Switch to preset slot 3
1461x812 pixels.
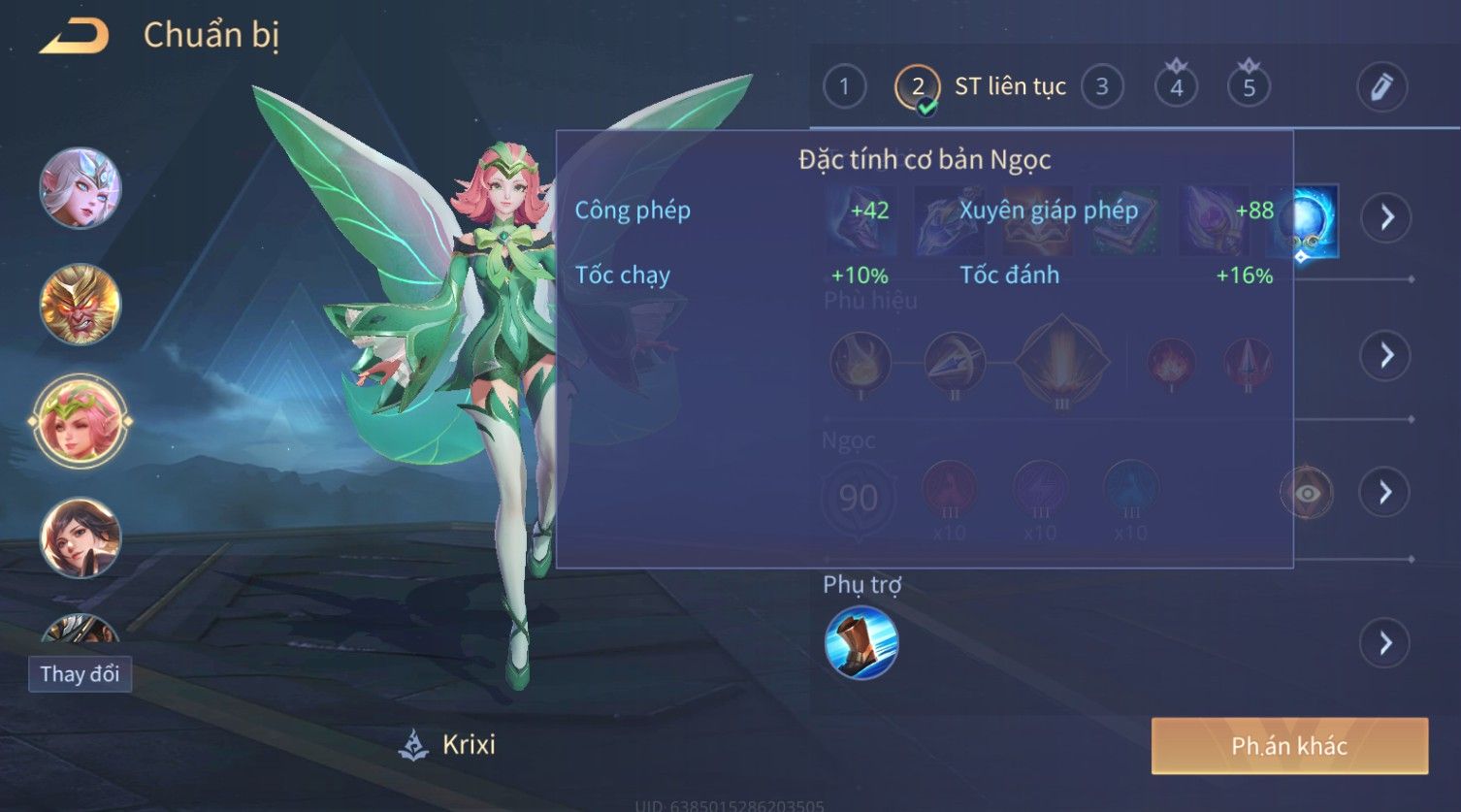[1102, 87]
